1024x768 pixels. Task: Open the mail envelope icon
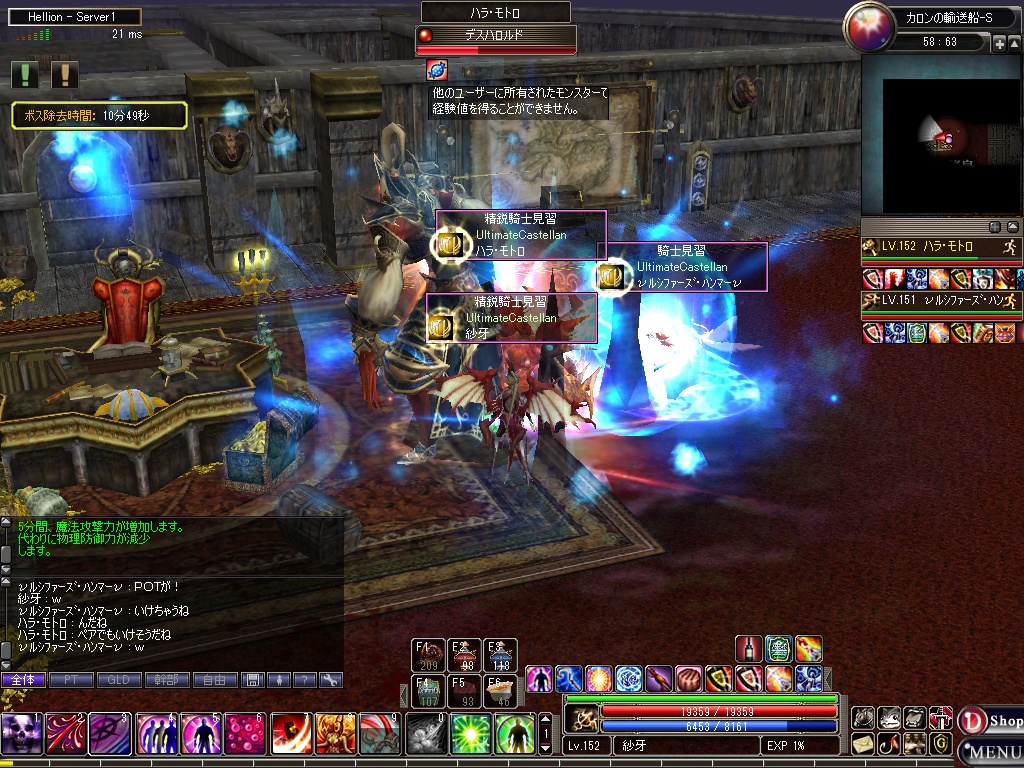pos(862,744)
